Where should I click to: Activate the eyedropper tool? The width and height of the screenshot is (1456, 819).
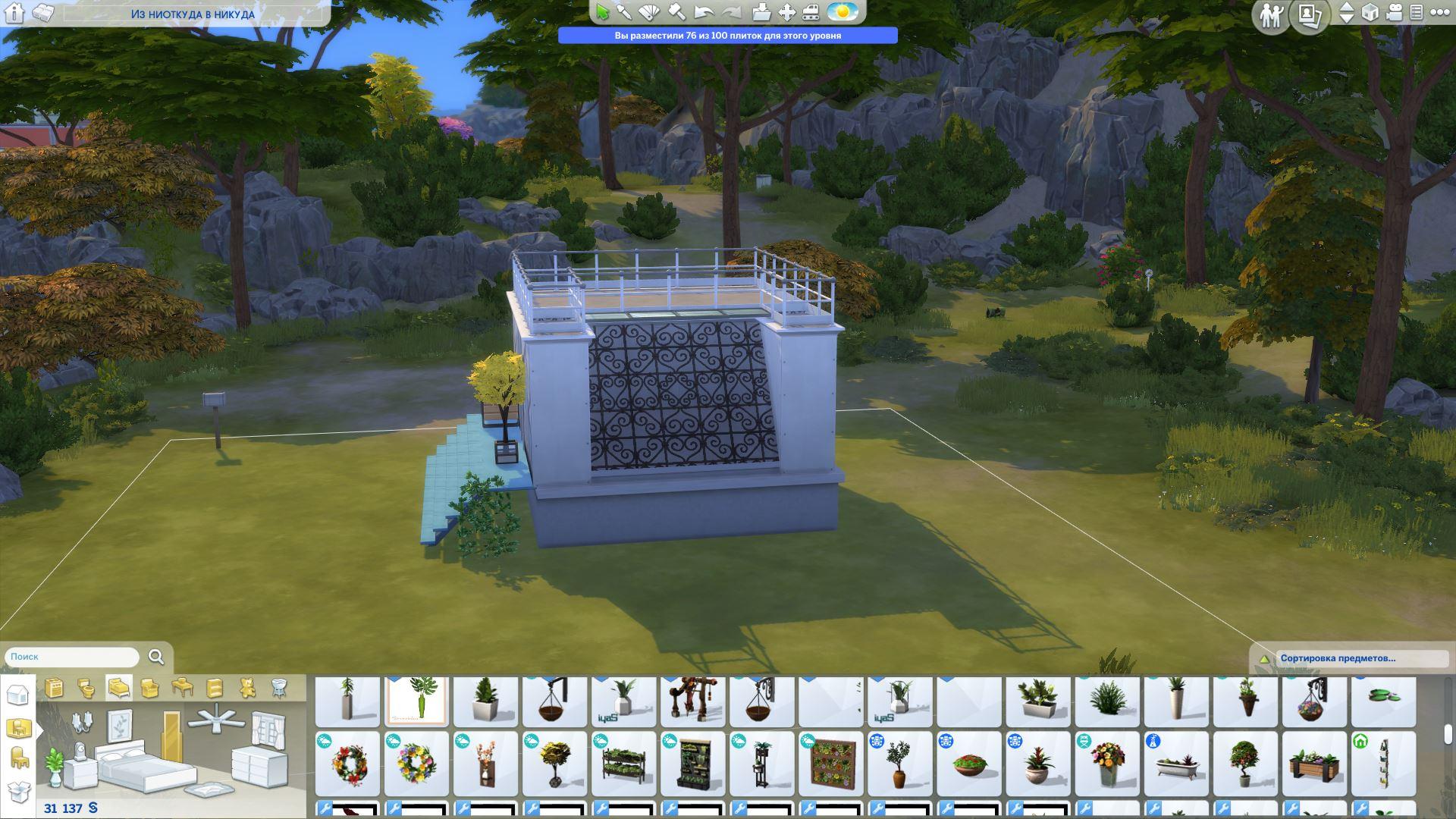pos(624,12)
